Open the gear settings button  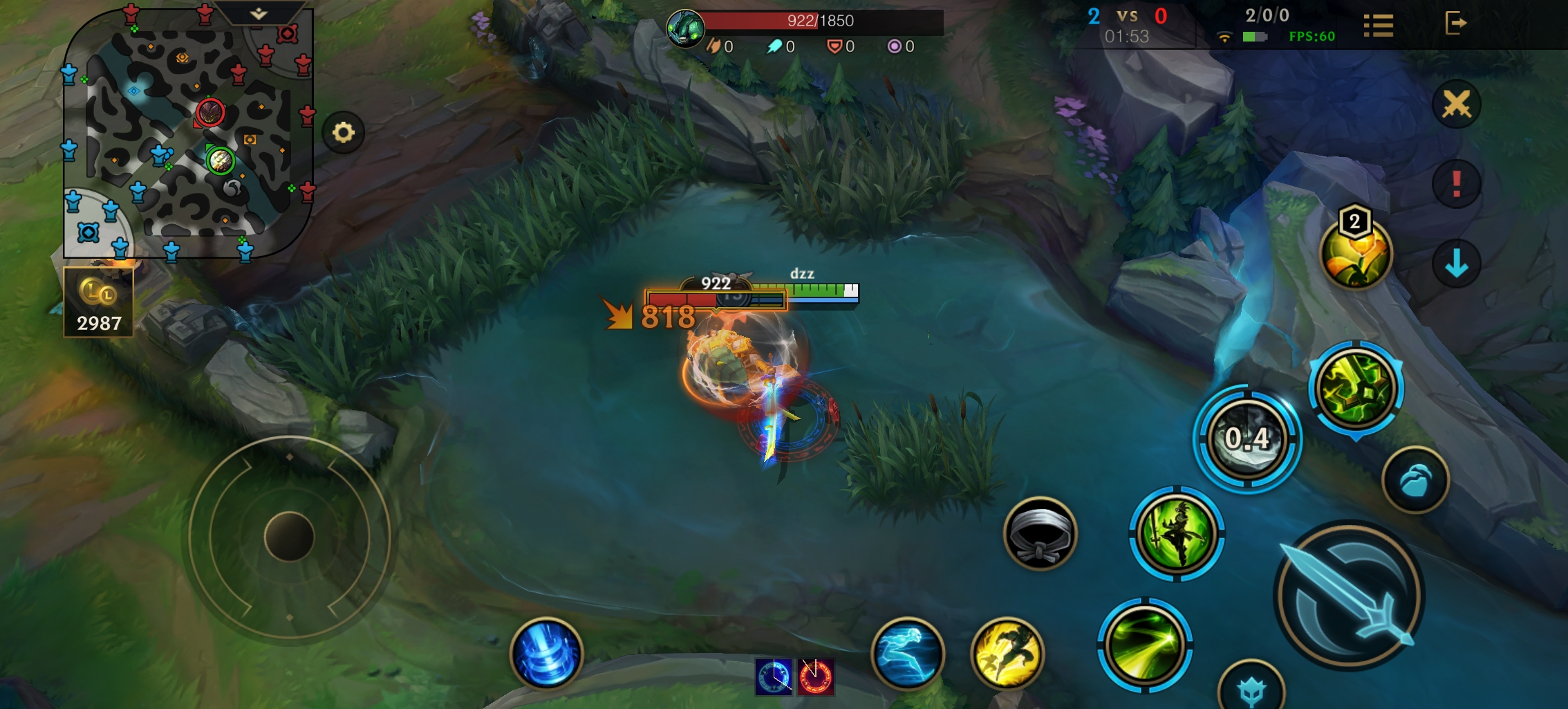(x=344, y=132)
